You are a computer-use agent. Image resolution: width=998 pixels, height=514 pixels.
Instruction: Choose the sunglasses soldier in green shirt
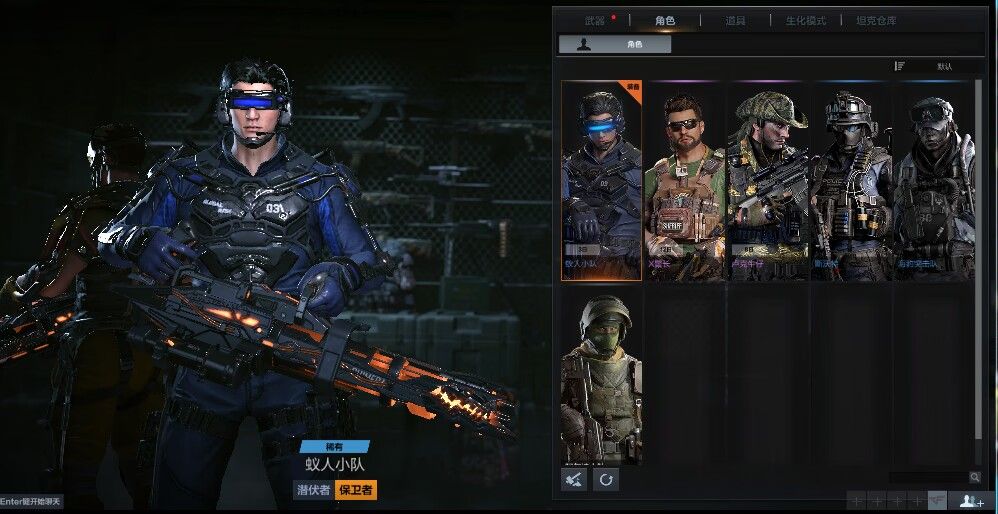coord(685,181)
